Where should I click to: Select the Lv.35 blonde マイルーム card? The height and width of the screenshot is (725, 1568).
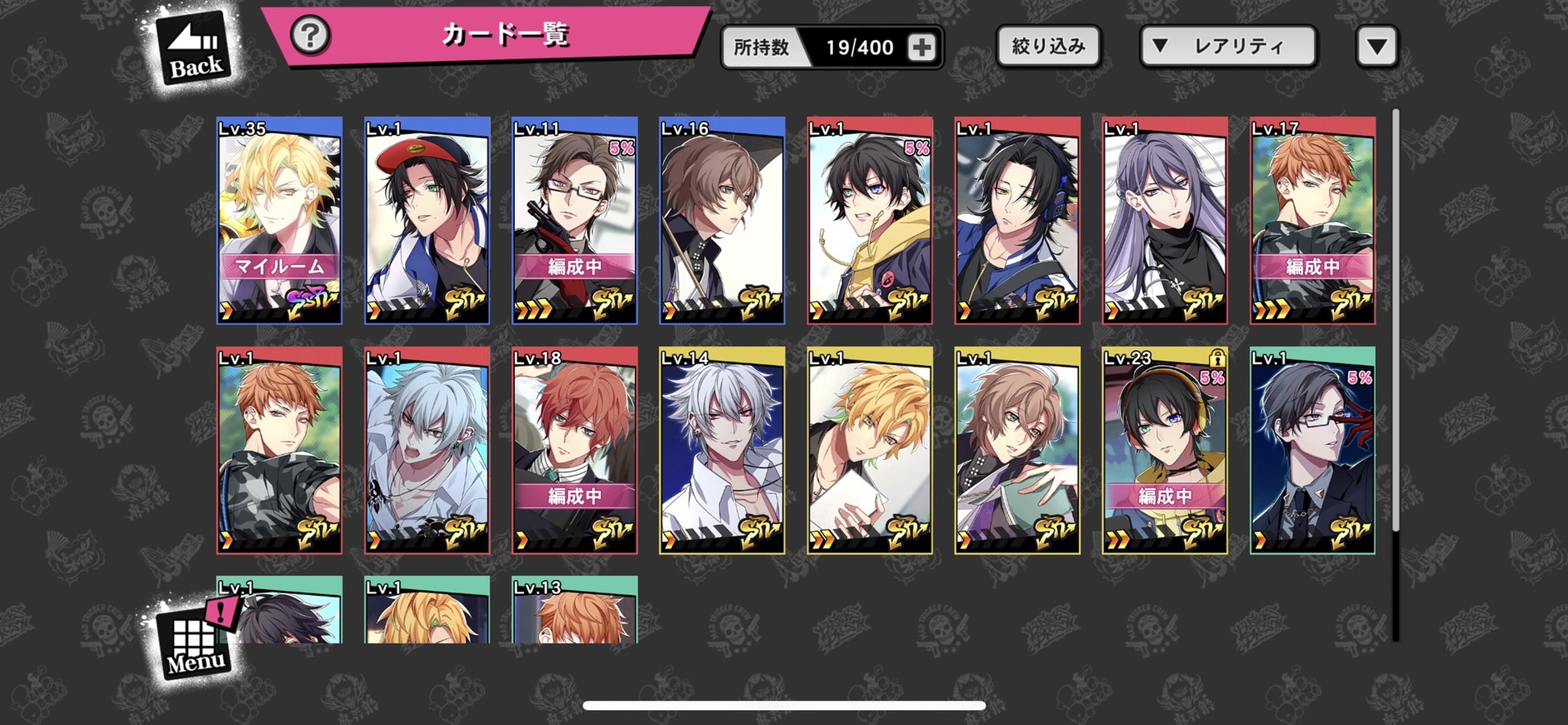pyautogui.click(x=279, y=221)
